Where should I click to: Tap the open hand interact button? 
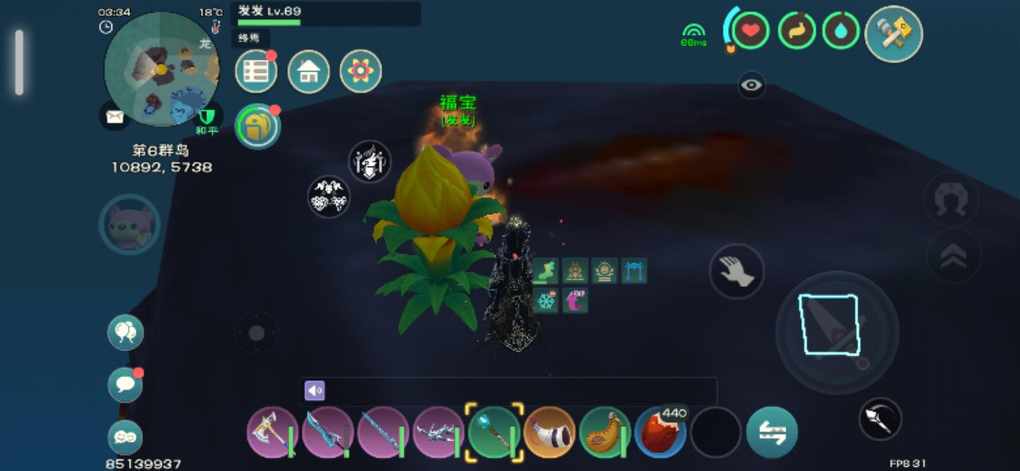click(737, 271)
